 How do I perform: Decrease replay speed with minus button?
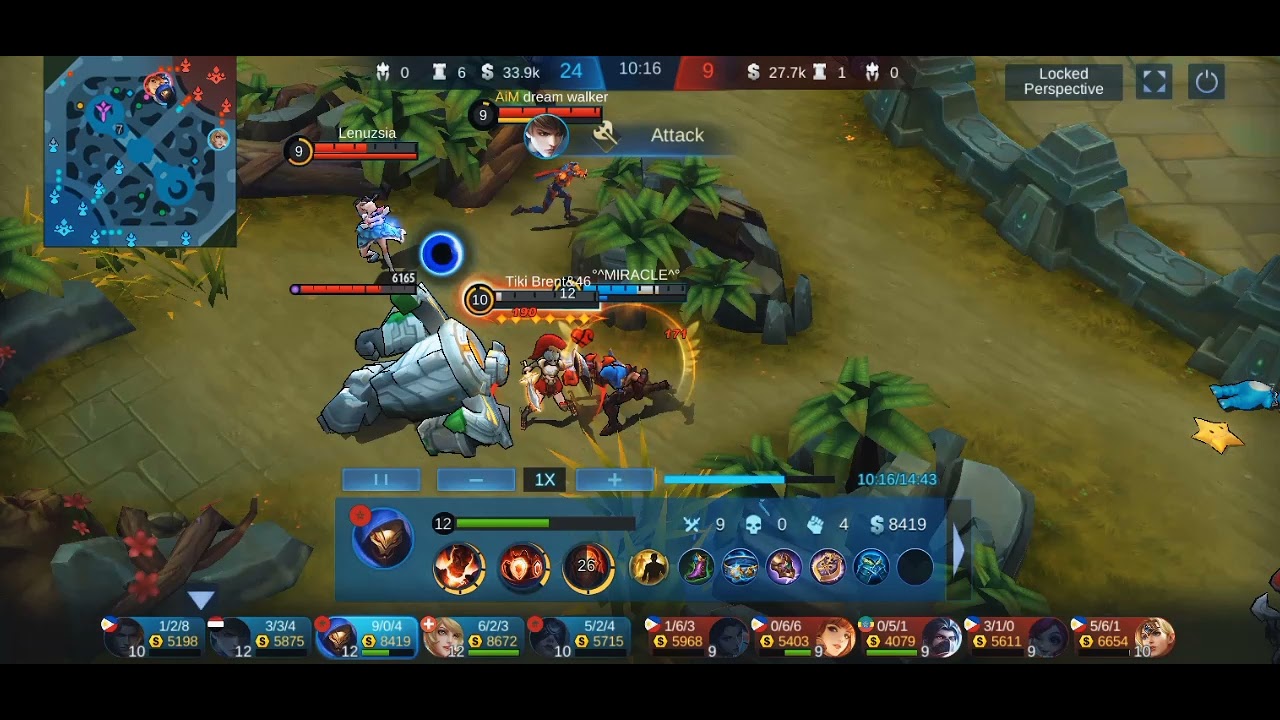(x=476, y=480)
